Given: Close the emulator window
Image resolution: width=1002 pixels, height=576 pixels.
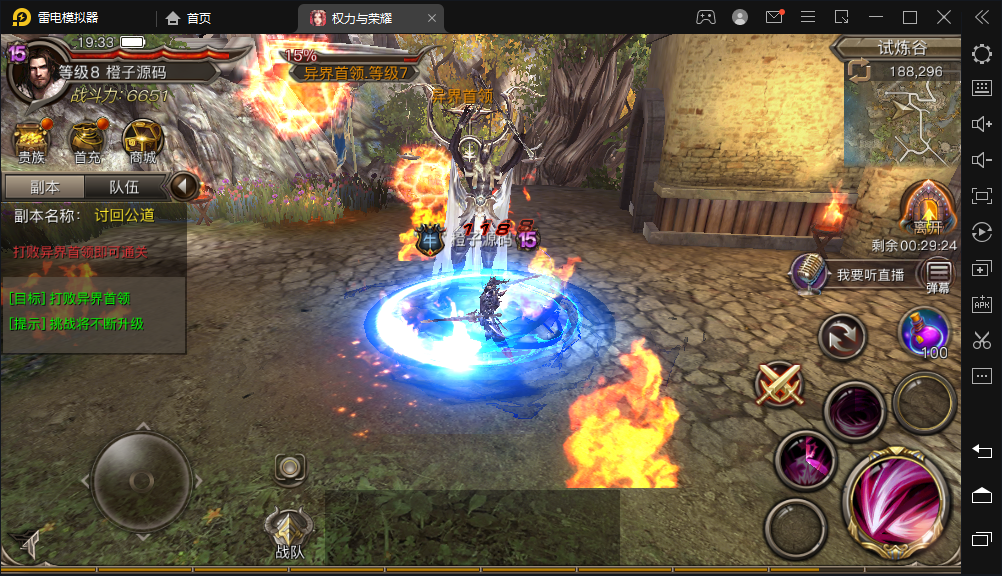Looking at the screenshot, I should 943,17.
